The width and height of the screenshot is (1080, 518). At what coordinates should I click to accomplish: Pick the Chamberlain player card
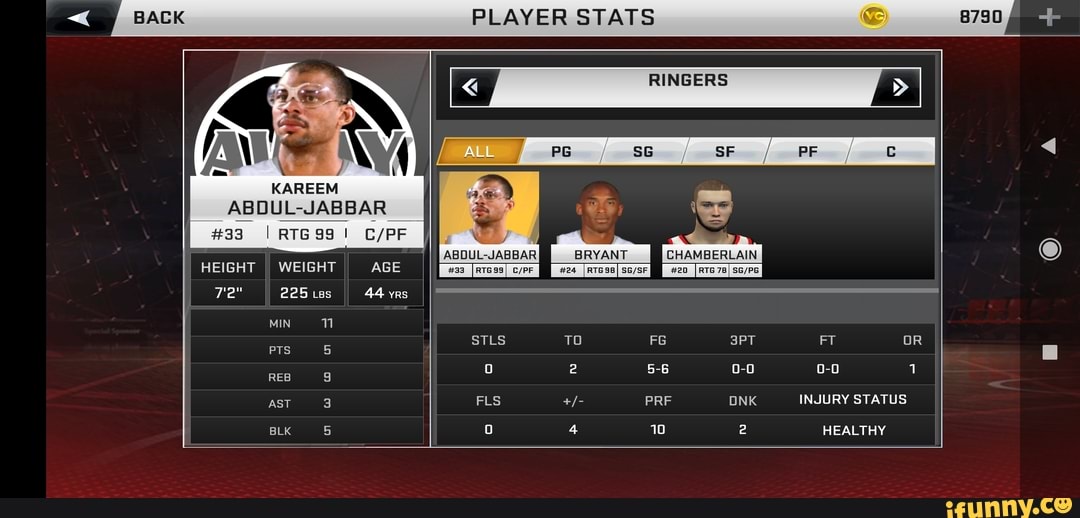712,224
